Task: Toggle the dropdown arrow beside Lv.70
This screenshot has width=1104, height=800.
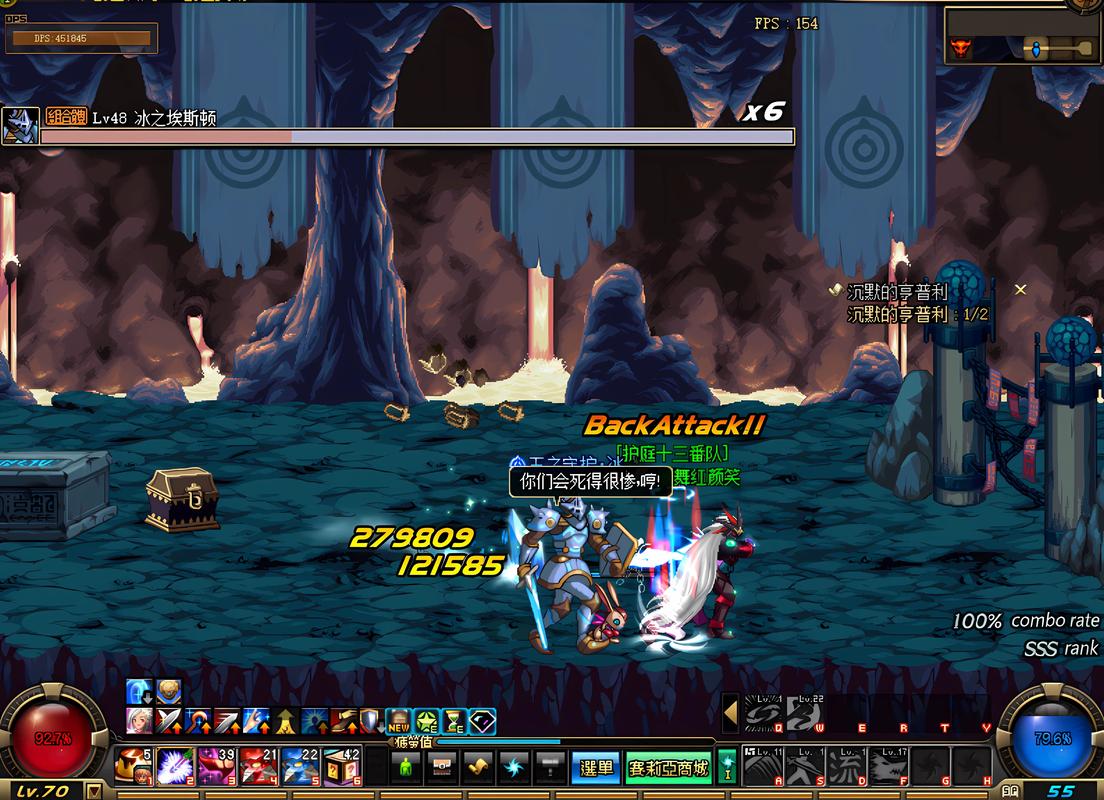Action: click(95, 791)
